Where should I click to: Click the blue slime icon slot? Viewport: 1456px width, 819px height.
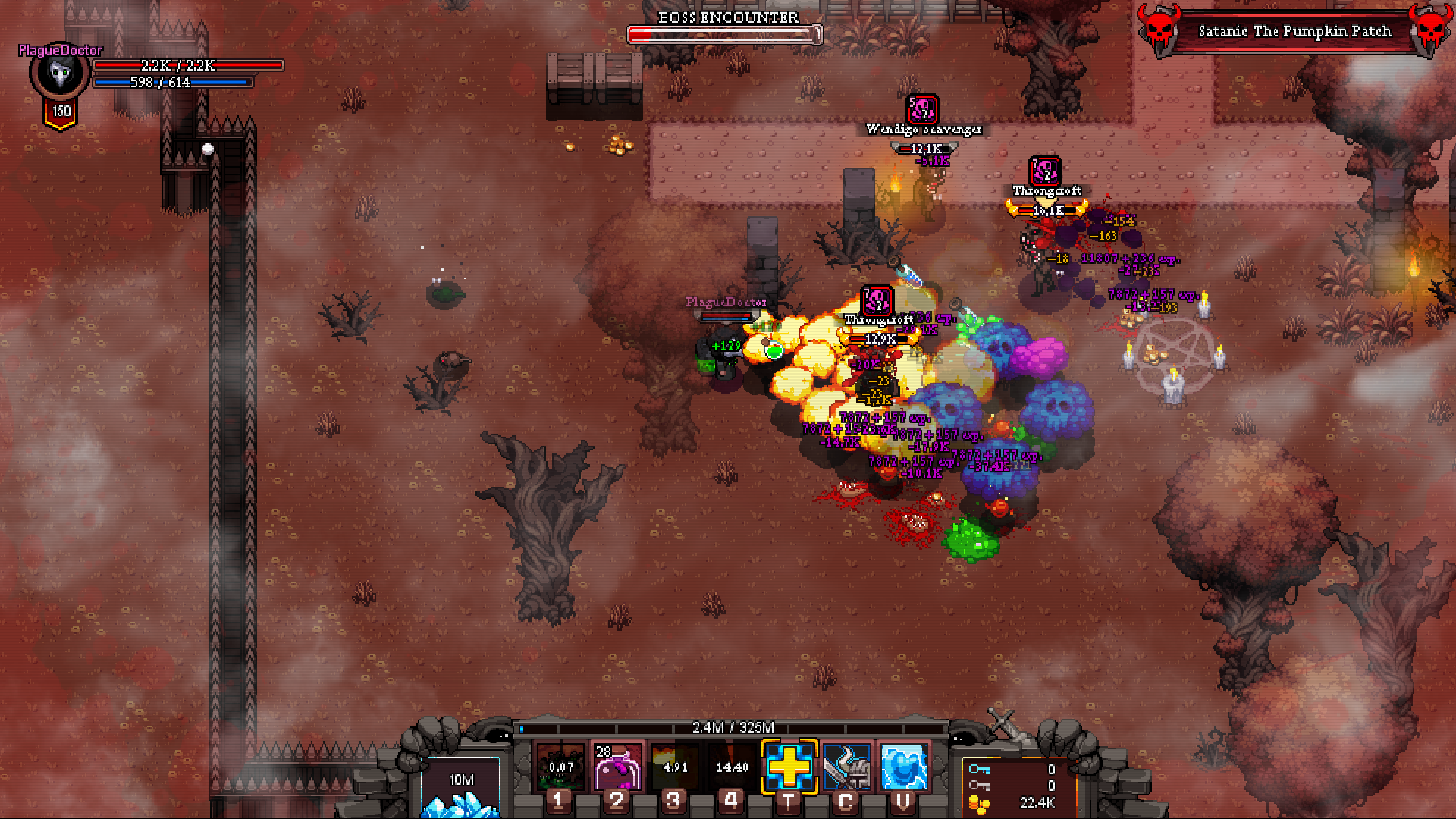pyautogui.click(x=903, y=767)
